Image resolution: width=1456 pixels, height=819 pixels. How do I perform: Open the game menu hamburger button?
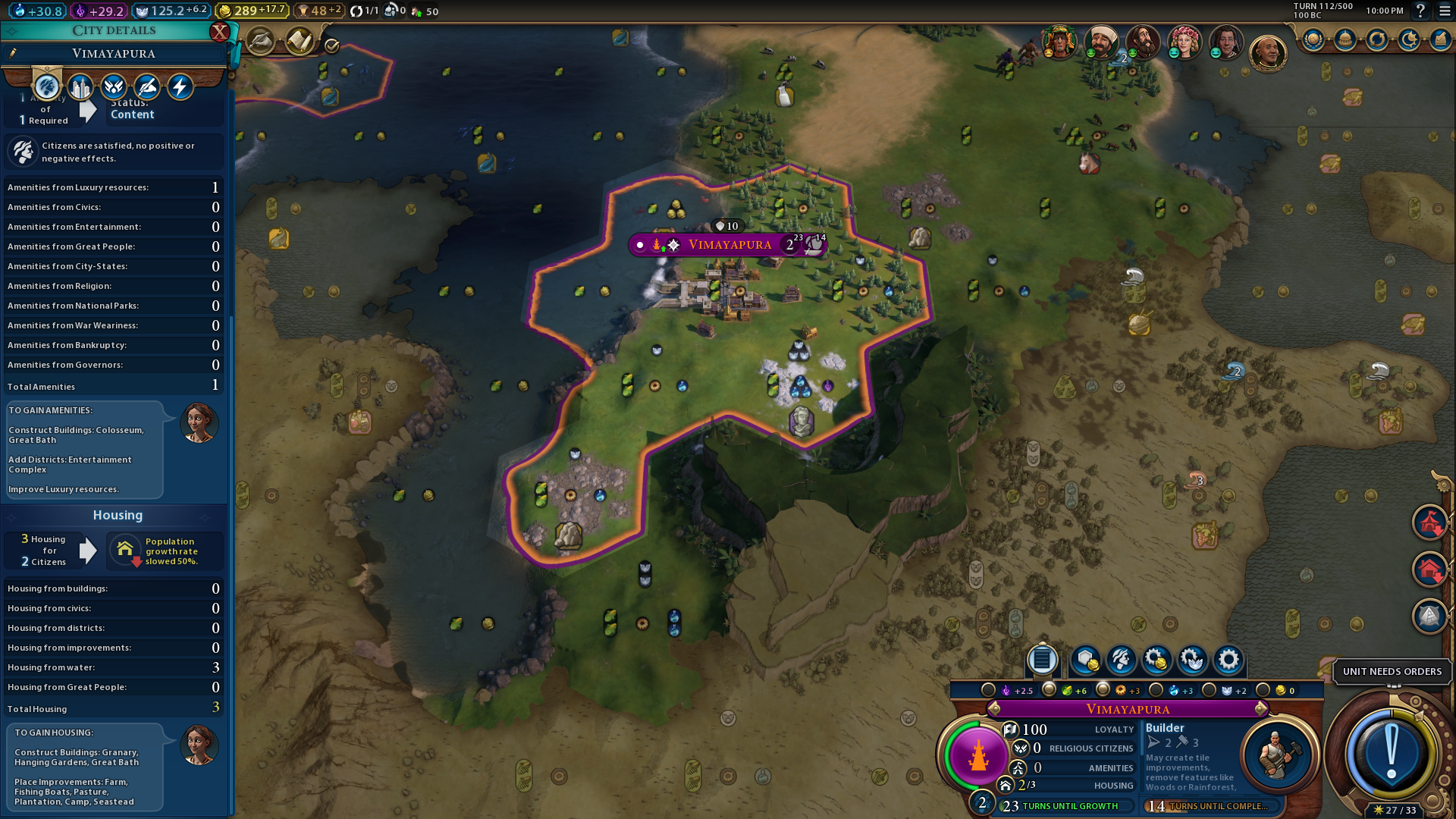click(1445, 11)
